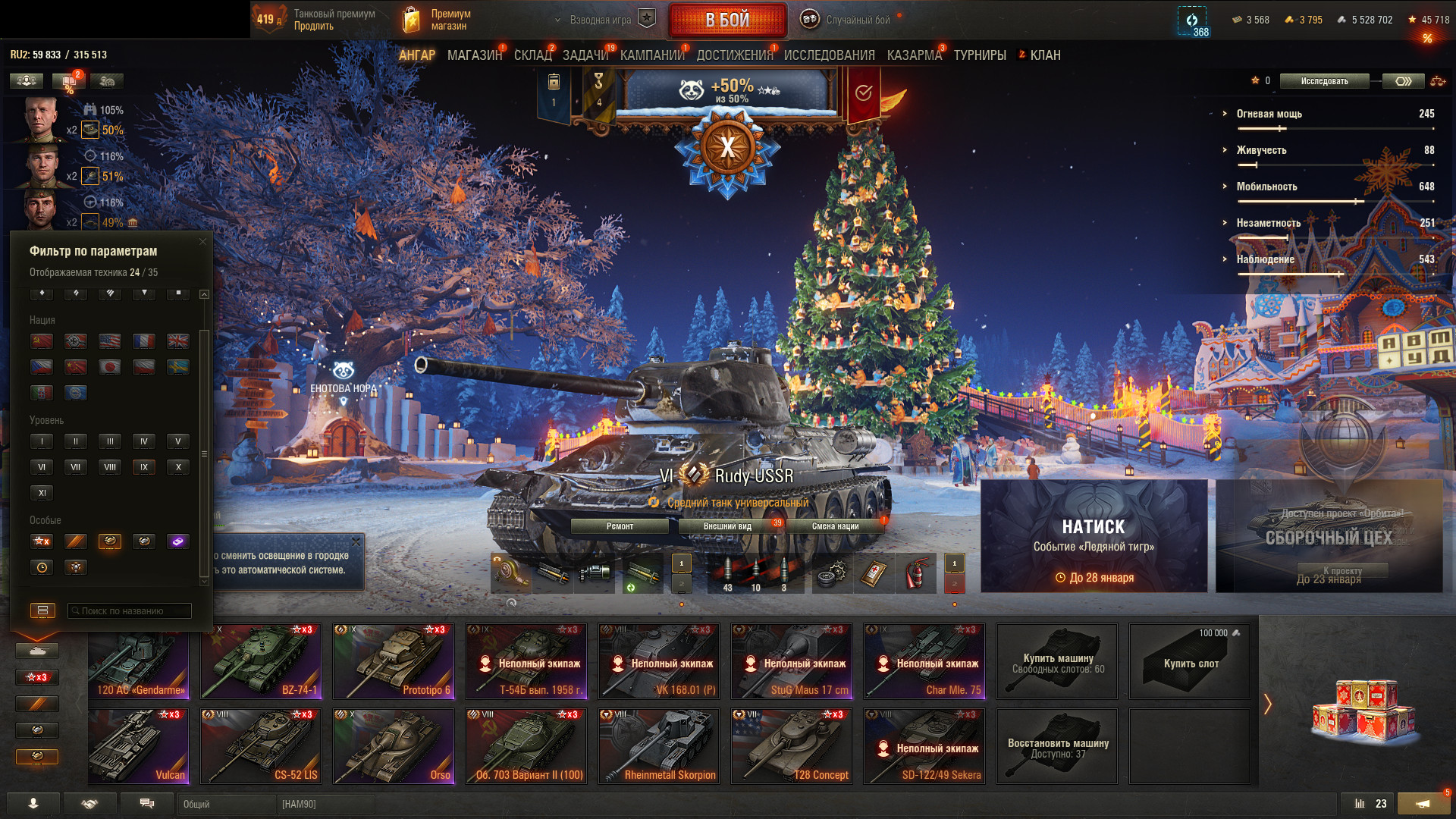This screenshot has width=1456, height=819.
Task: Filter vehicles by tier X
Action: click(x=178, y=467)
